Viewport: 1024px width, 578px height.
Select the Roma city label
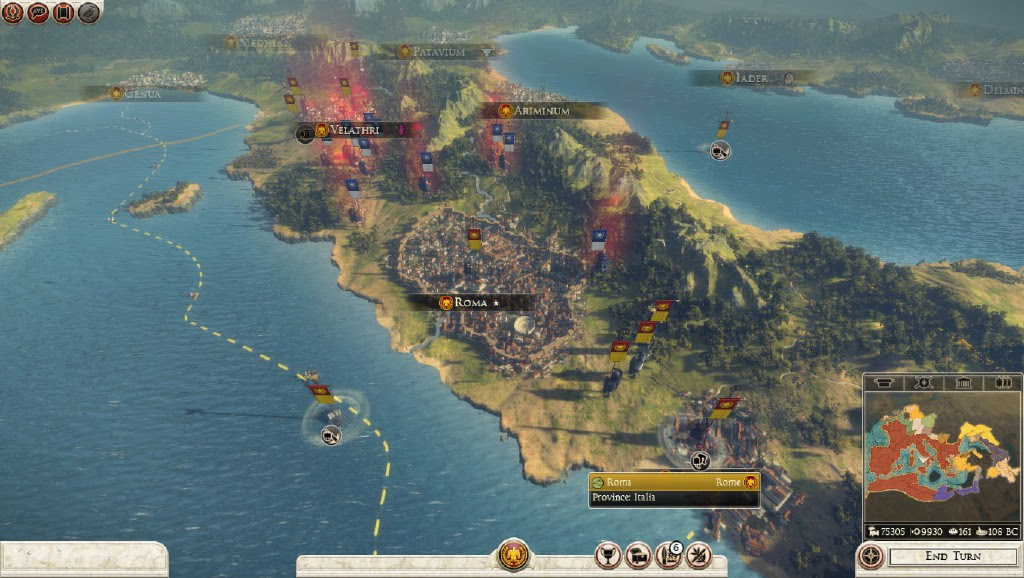(470, 302)
